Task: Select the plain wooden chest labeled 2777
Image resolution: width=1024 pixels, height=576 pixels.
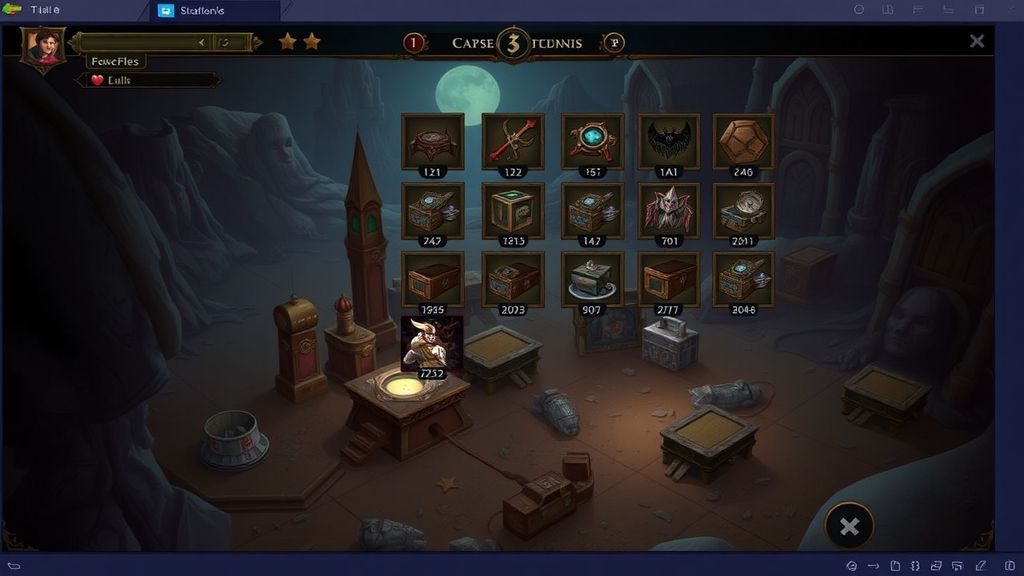Action: point(667,278)
